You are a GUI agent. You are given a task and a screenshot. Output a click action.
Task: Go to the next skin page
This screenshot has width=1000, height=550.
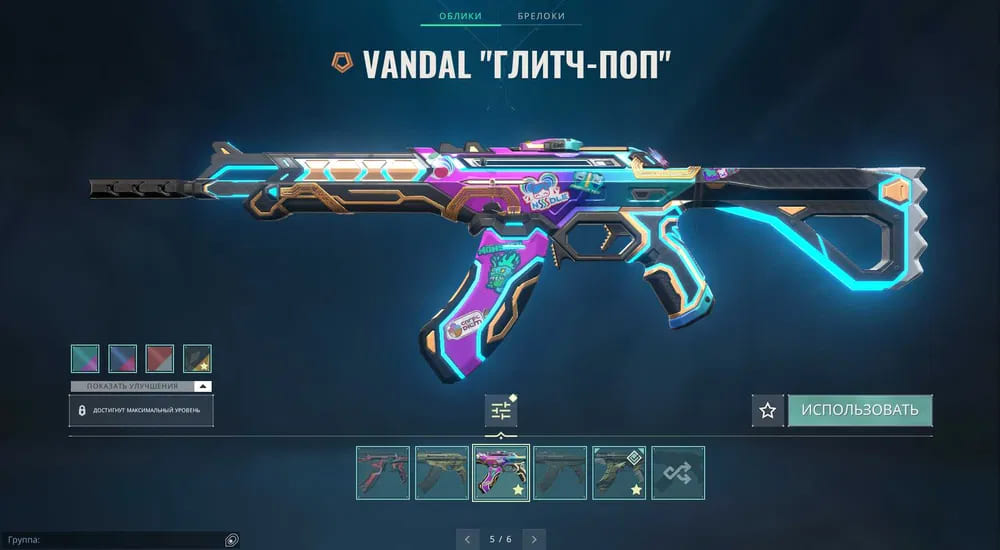(535, 539)
